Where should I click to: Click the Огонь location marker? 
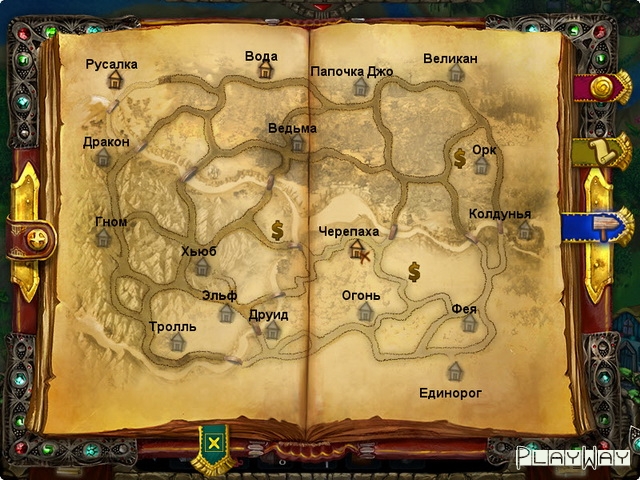point(365,312)
